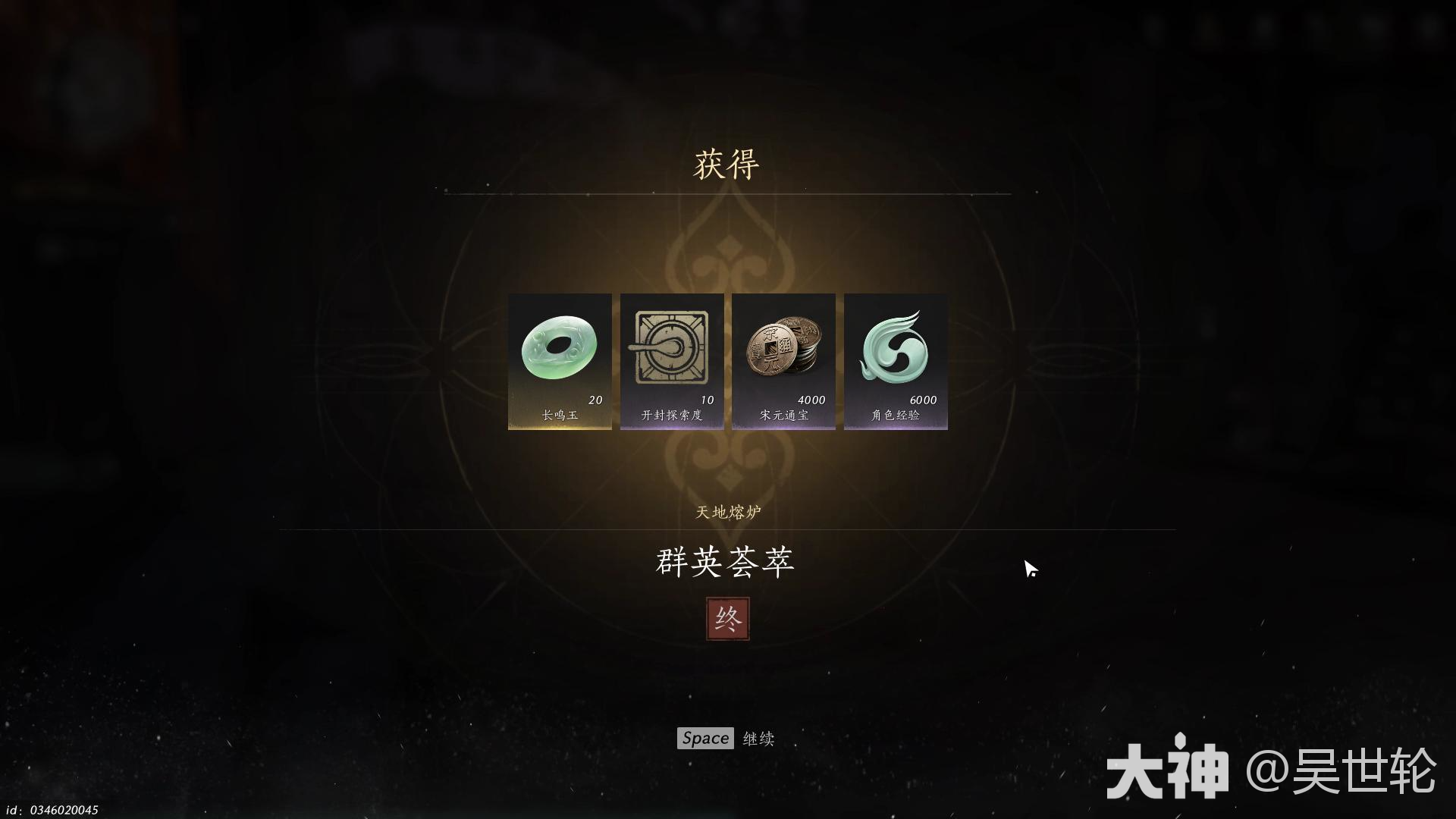The height and width of the screenshot is (819, 1456).
Task: Expand the 群英荟萃 achievement details
Action: [725, 563]
